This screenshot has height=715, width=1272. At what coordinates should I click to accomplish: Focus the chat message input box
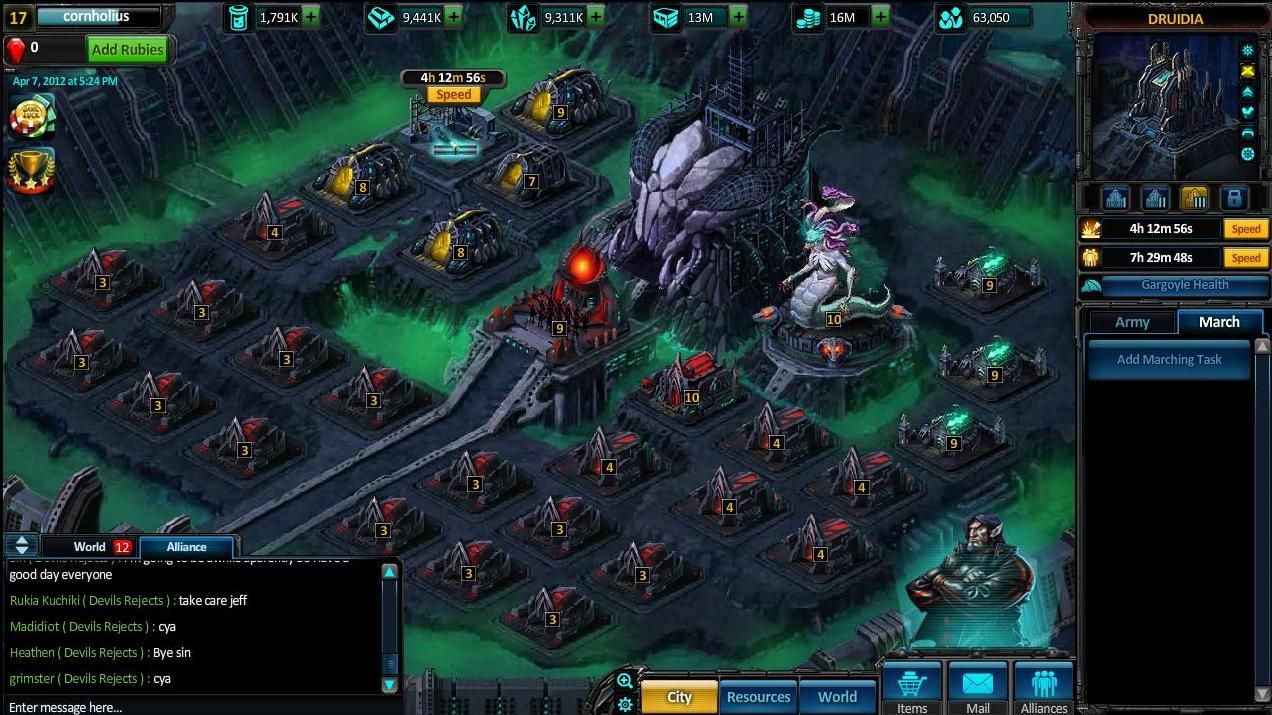pos(190,707)
